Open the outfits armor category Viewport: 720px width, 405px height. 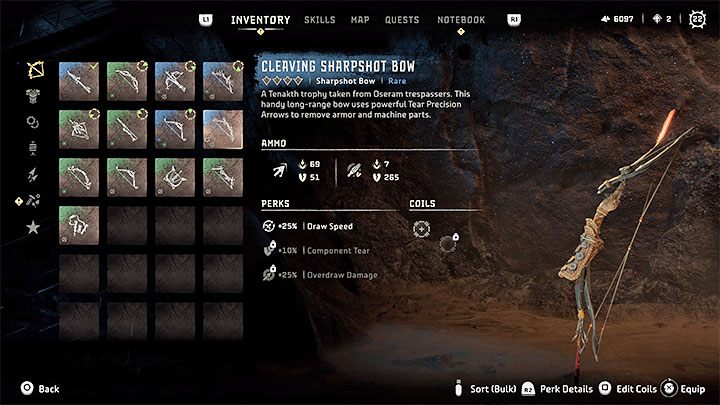(x=33, y=96)
